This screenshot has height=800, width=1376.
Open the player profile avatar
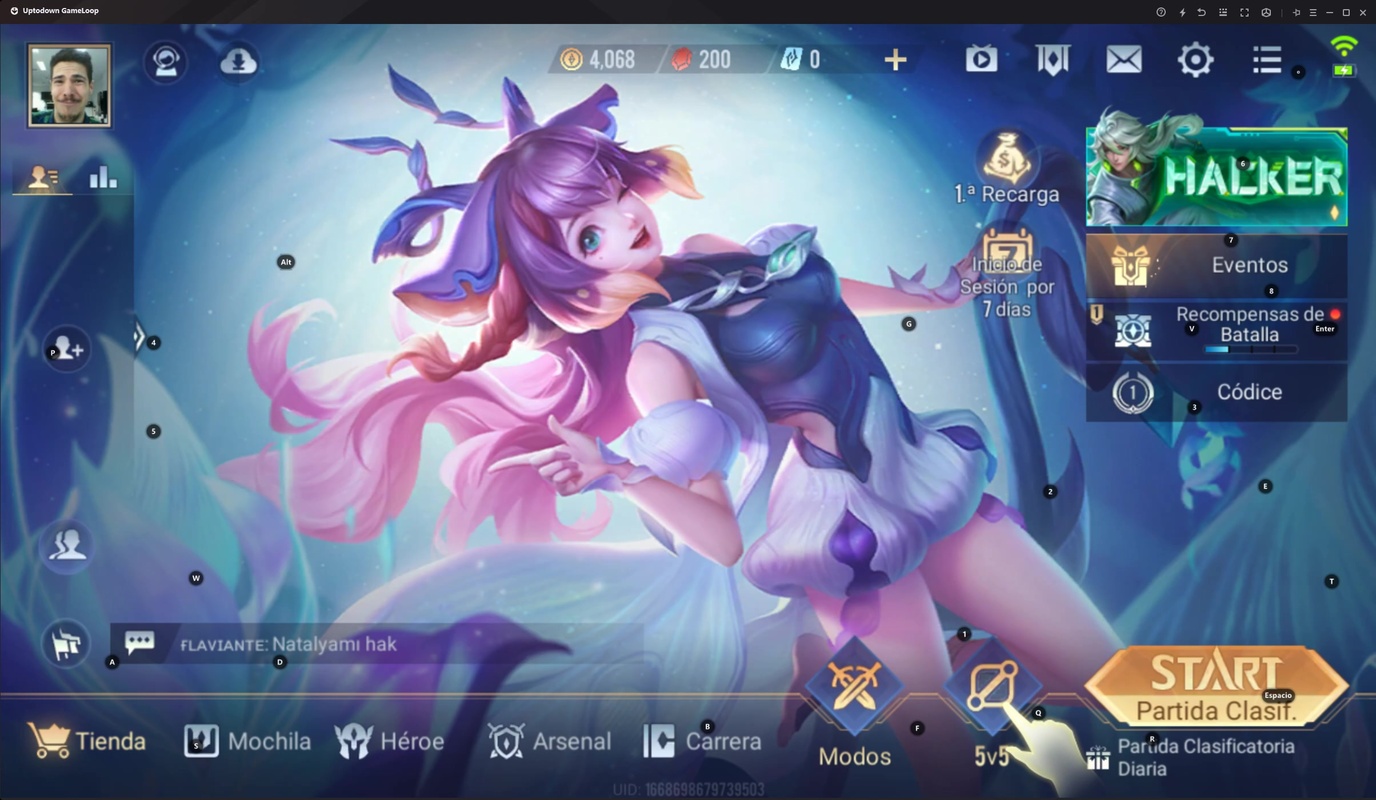click(x=69, y=85)
